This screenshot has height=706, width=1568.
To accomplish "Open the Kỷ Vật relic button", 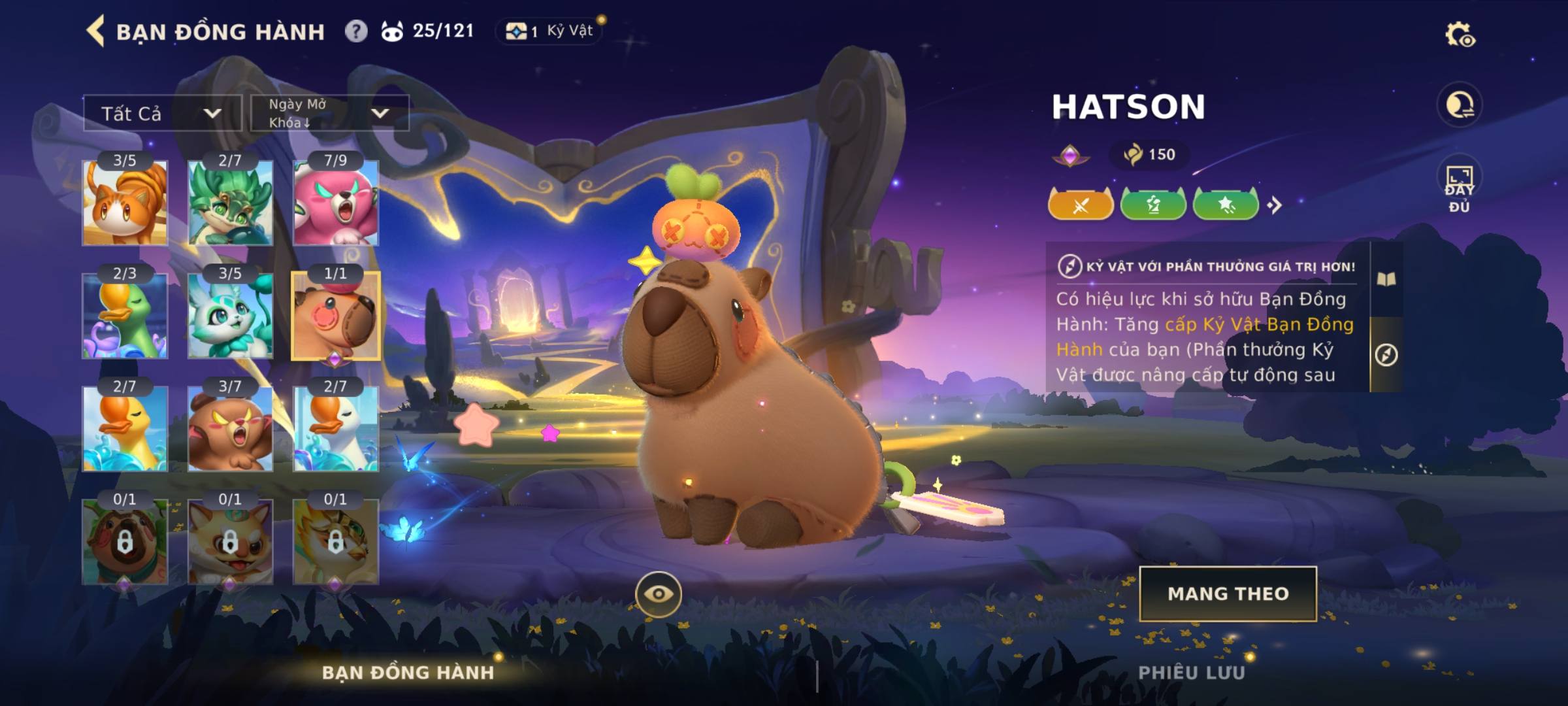I will tap(550, 31).
